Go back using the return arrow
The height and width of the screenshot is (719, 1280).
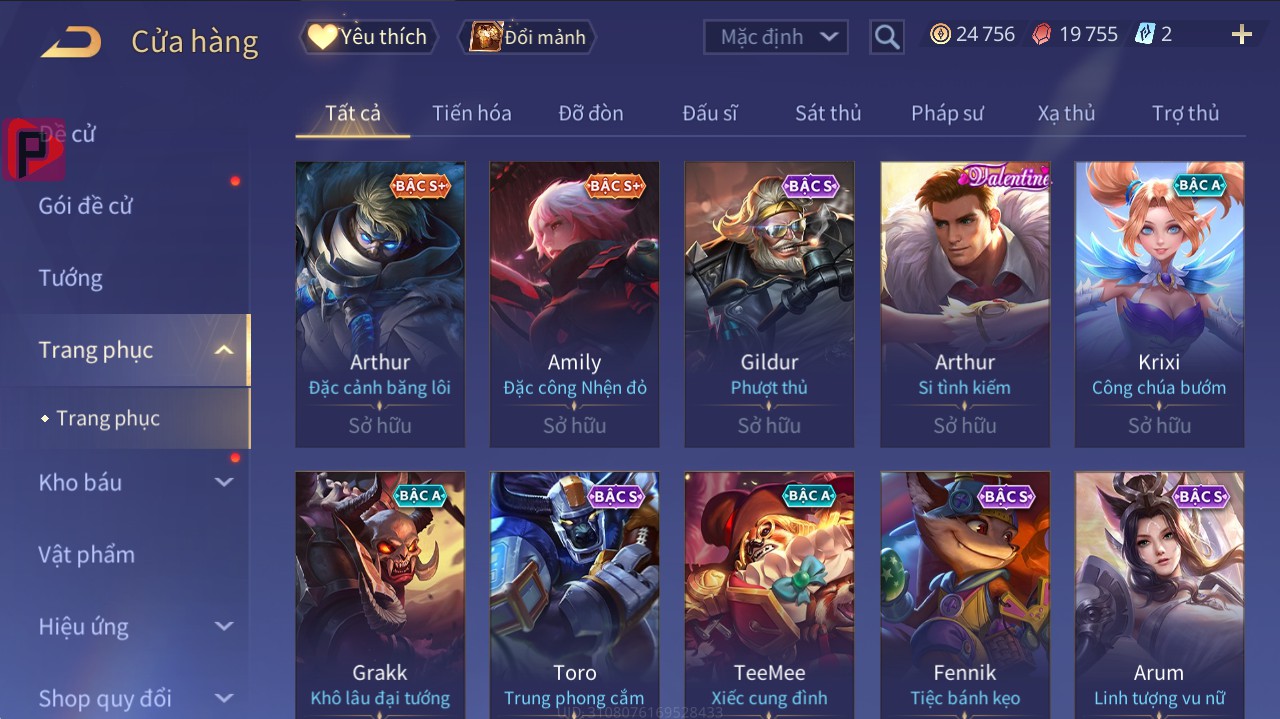pos(71,41)
